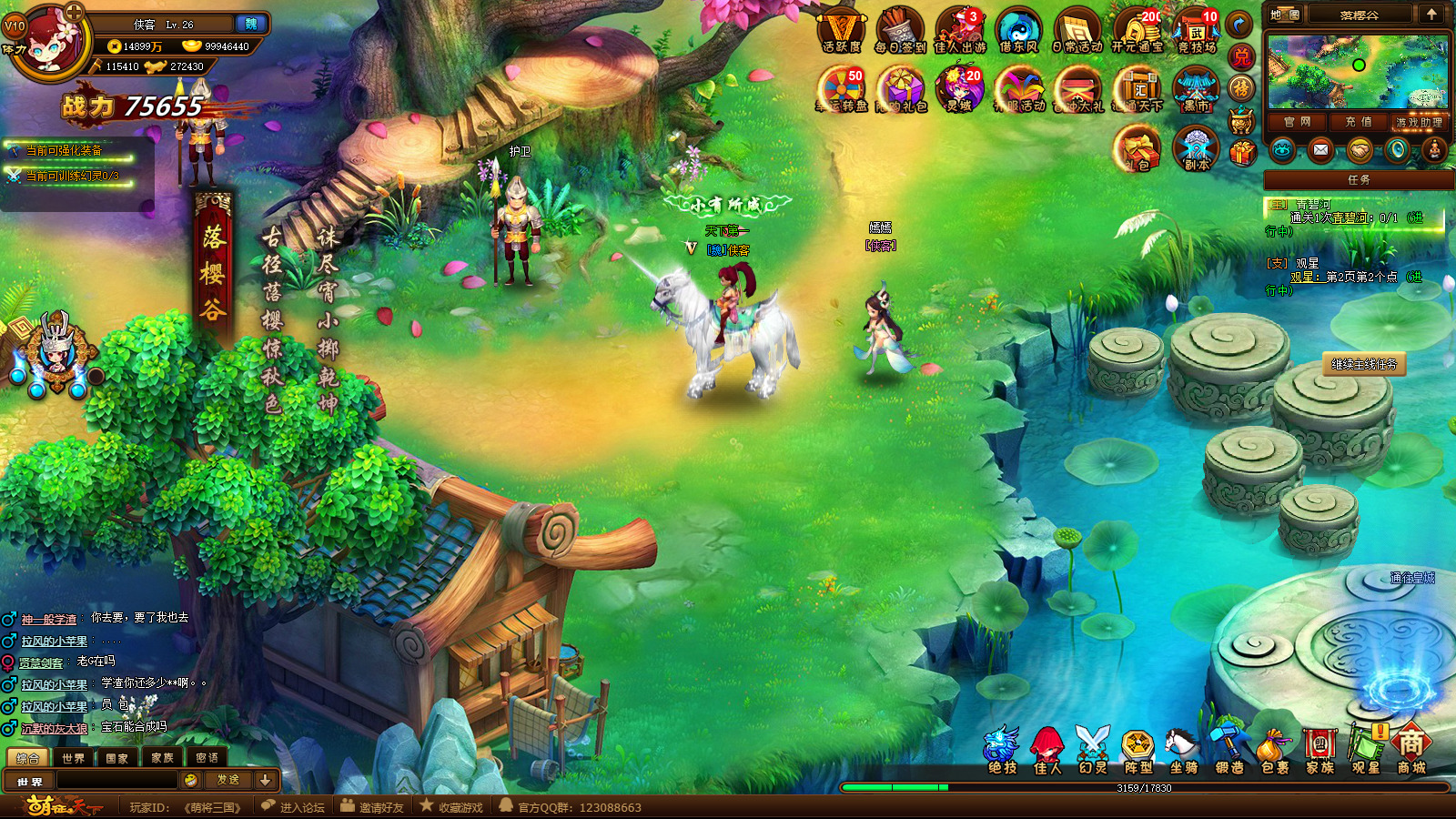Image resolution: width=1456 pixels, height=819 pixels.
Task: Enter the 黑市 black market
Action: [1196, 91]
